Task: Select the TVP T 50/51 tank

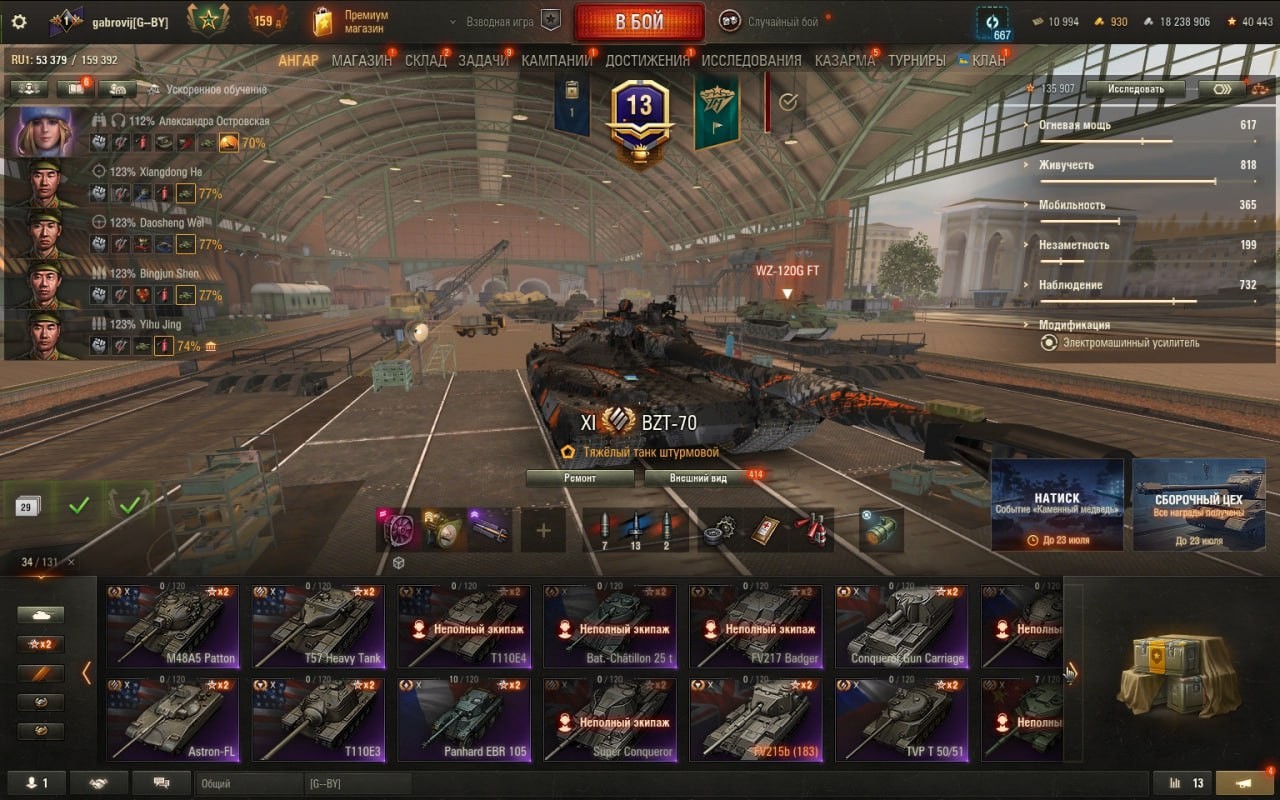Action: coord(902,720)
